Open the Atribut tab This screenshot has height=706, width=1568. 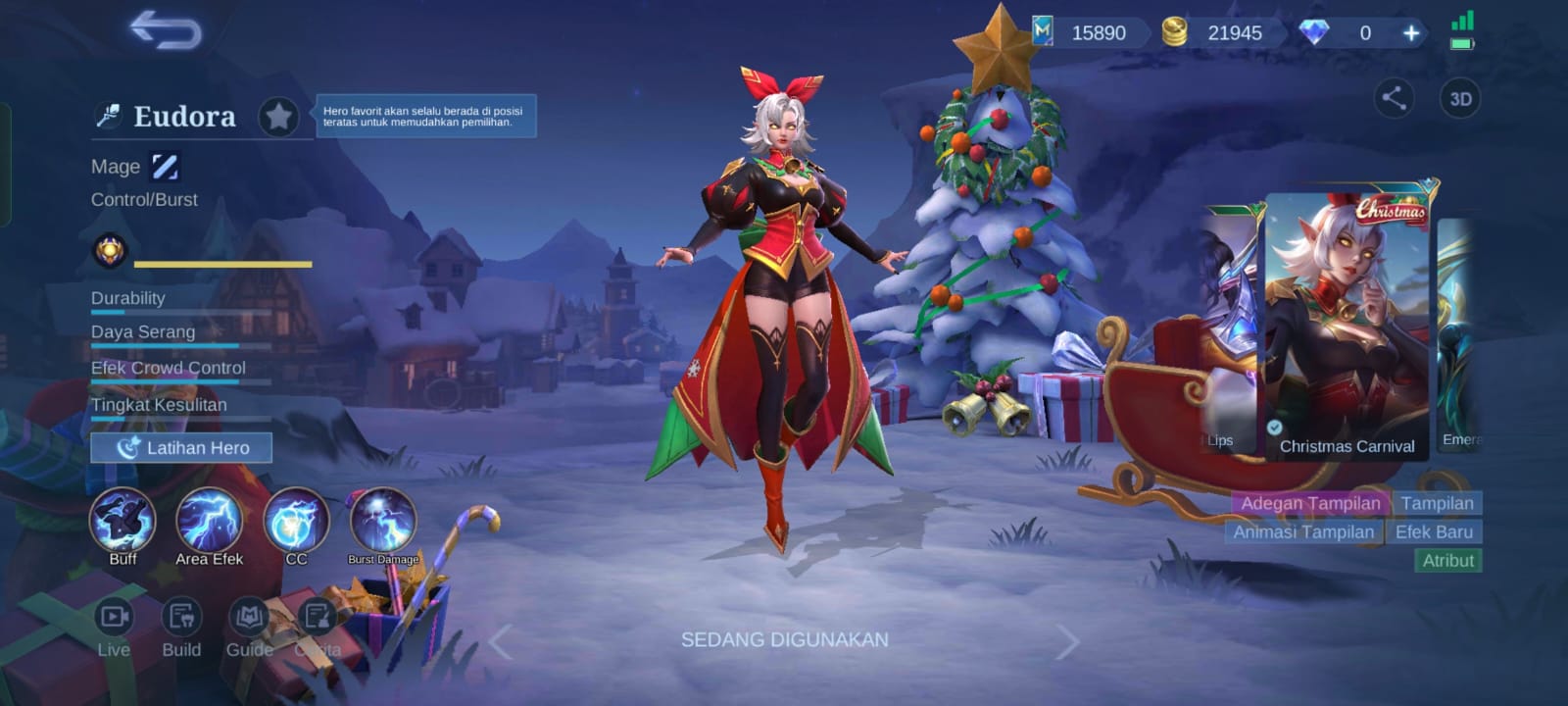coord(1448,560)
